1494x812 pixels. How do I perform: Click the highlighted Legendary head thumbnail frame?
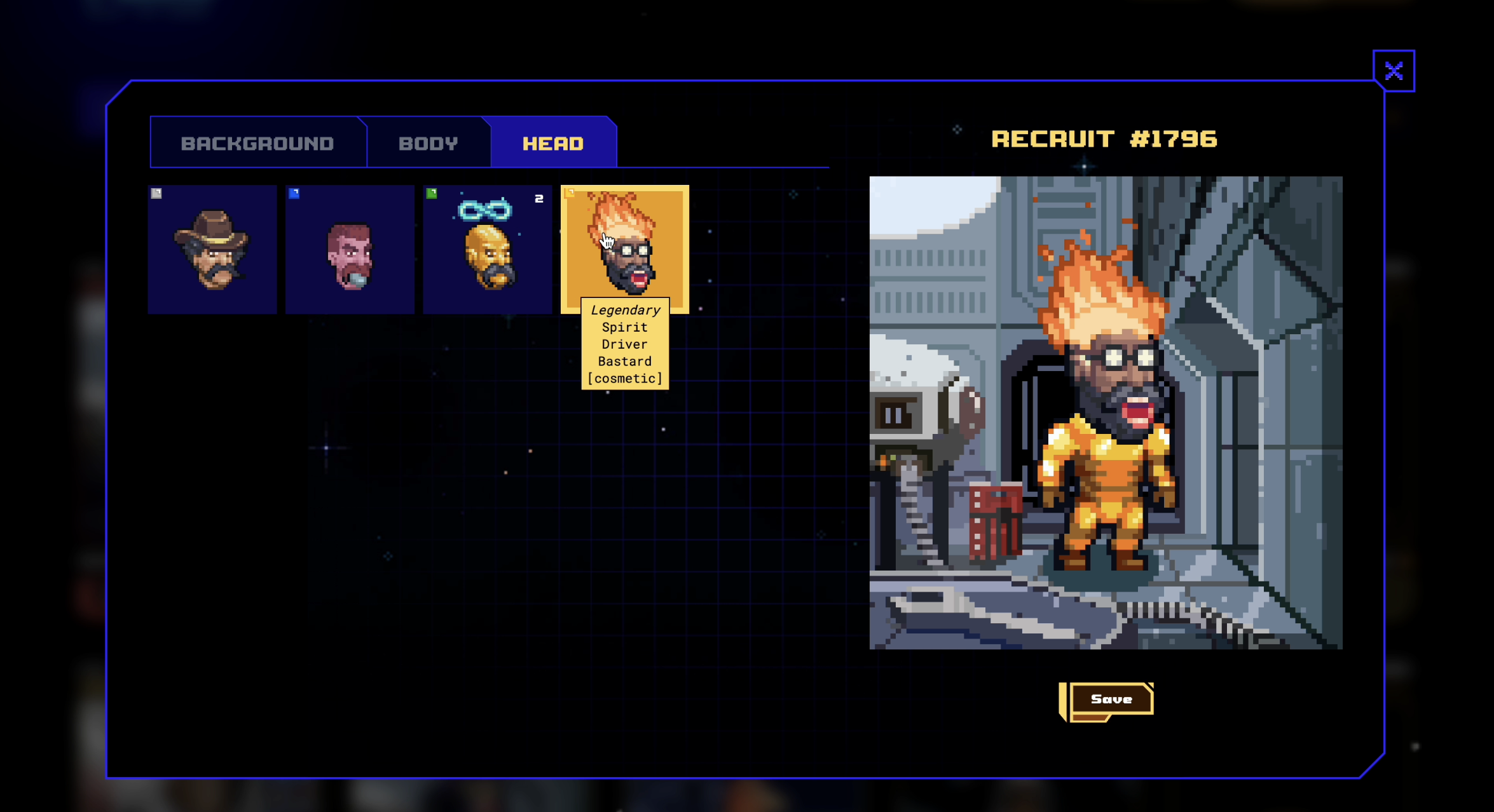[625, 249]
